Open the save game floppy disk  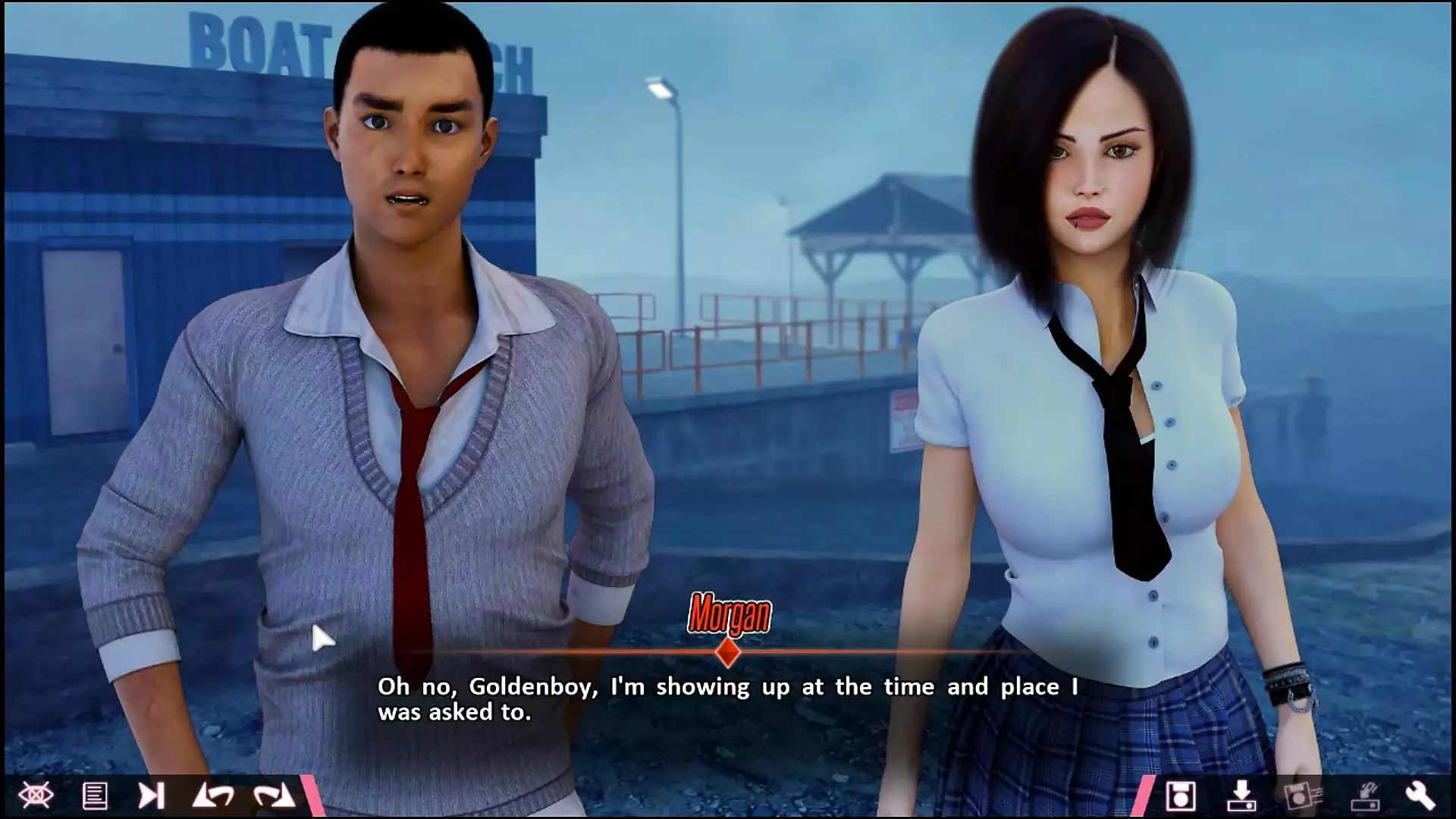(x=1180, y=795)
